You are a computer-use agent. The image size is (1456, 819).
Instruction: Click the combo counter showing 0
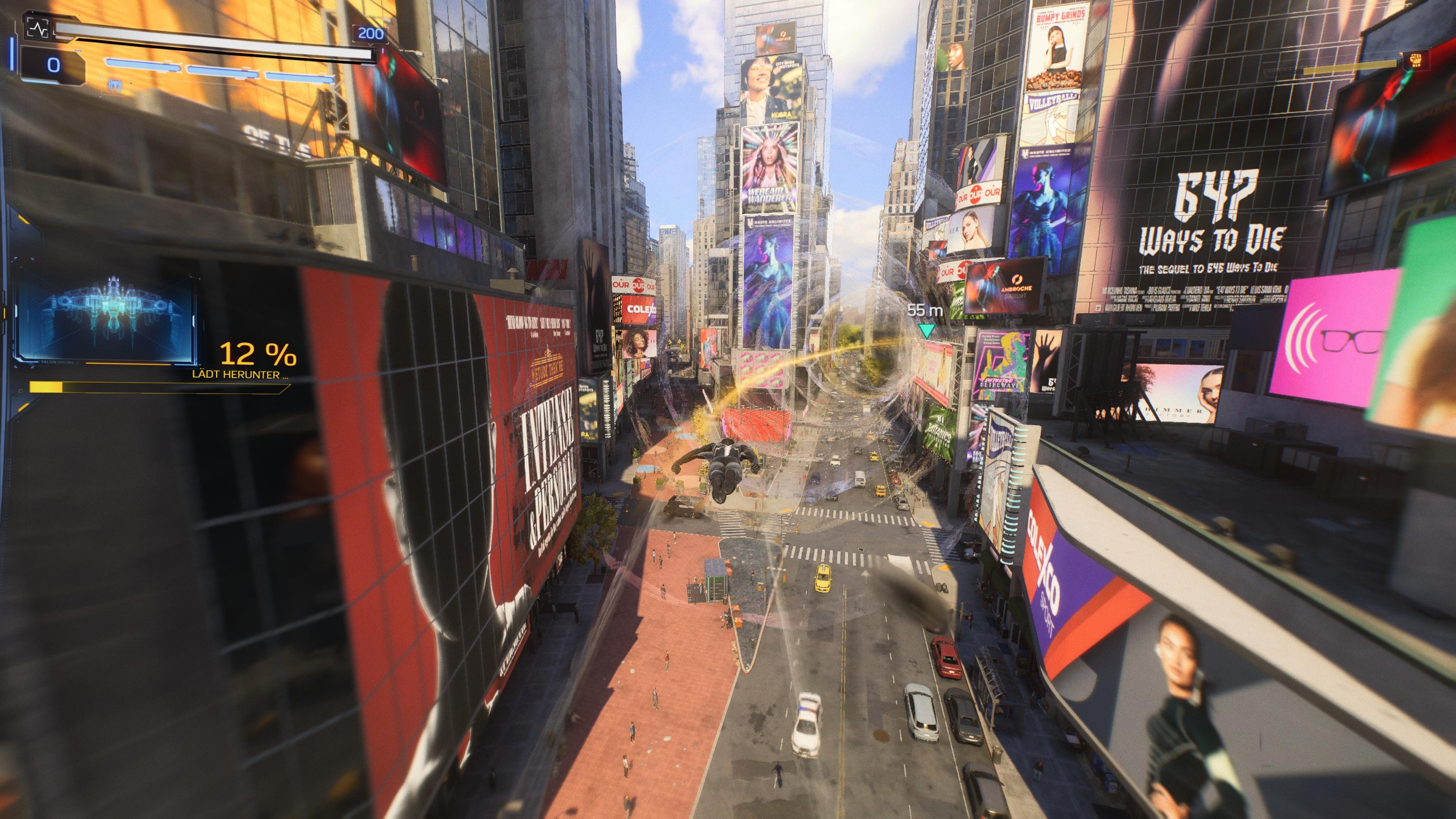[53, 66]
